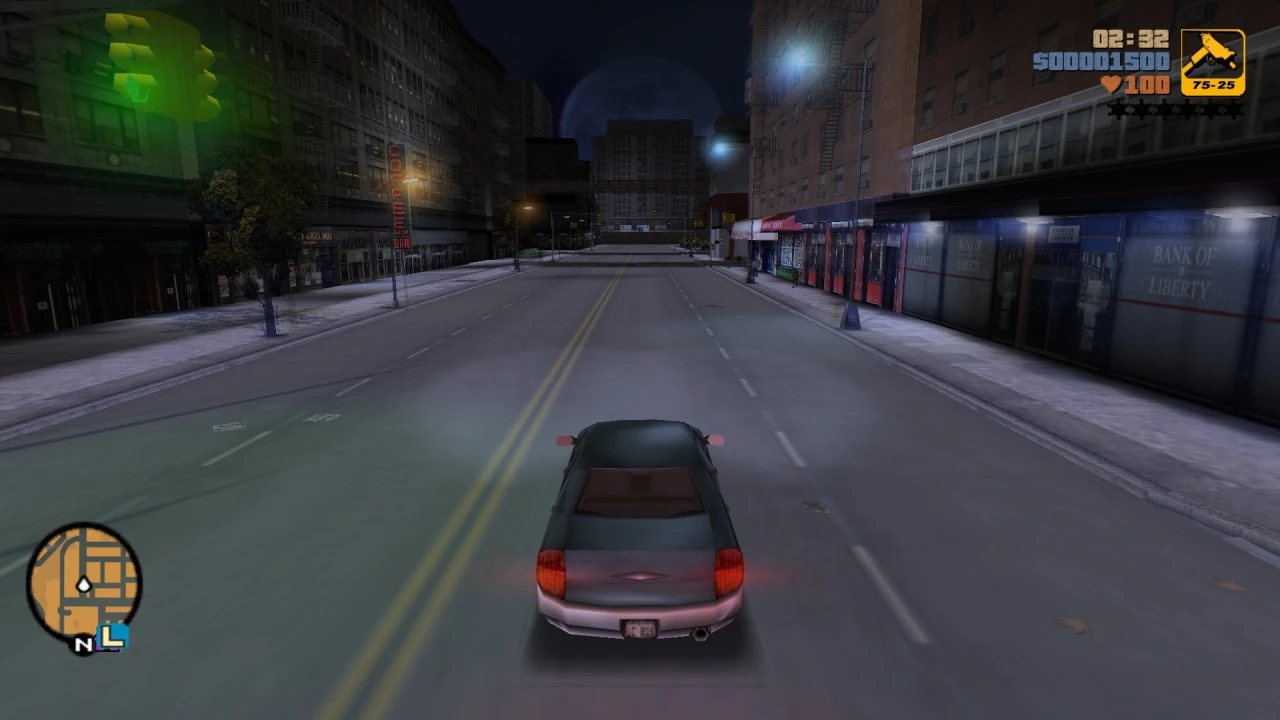
Task: Click the ammo counter on the weapon icon
Action: (x=1214, y=84)
